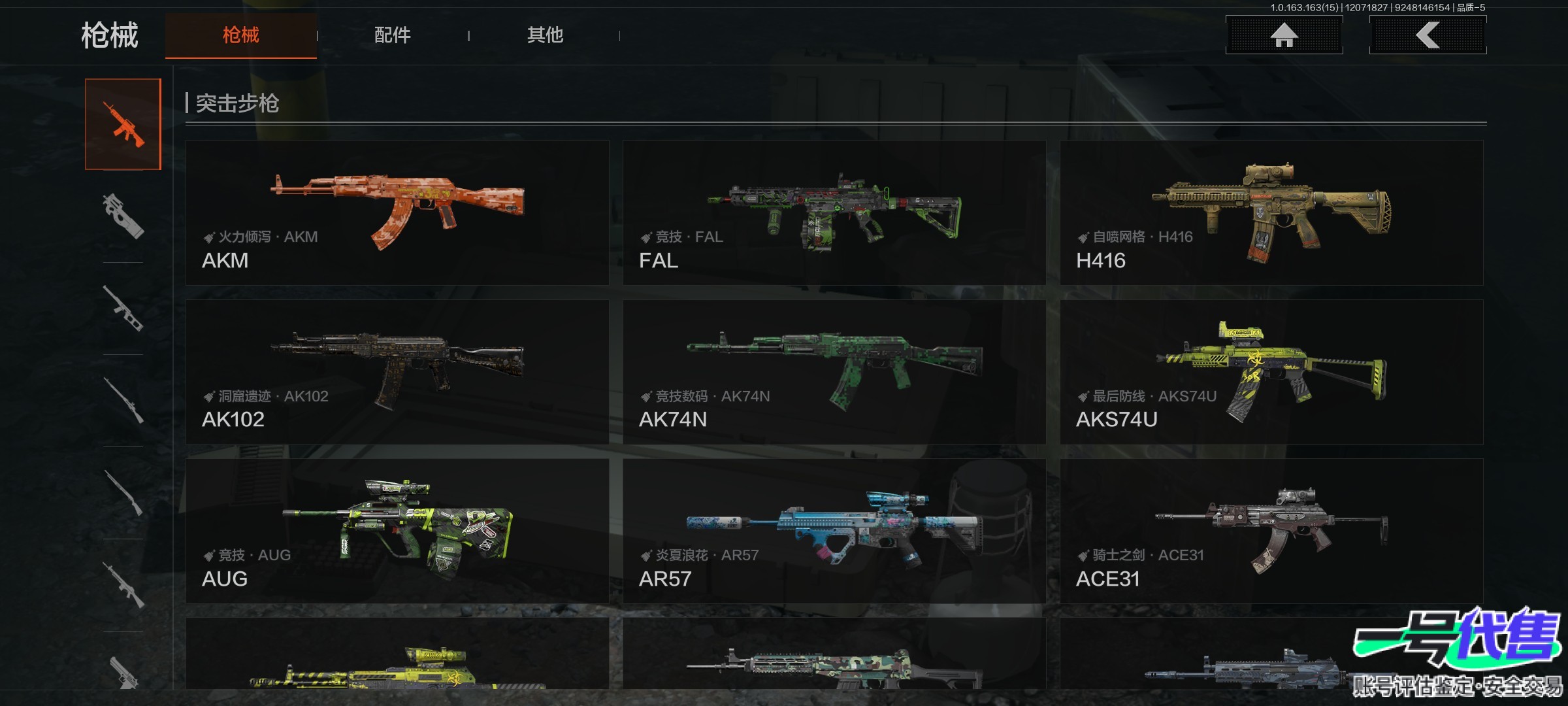
Task: Go to the home screen
Action: click(x=1284, y=35)
